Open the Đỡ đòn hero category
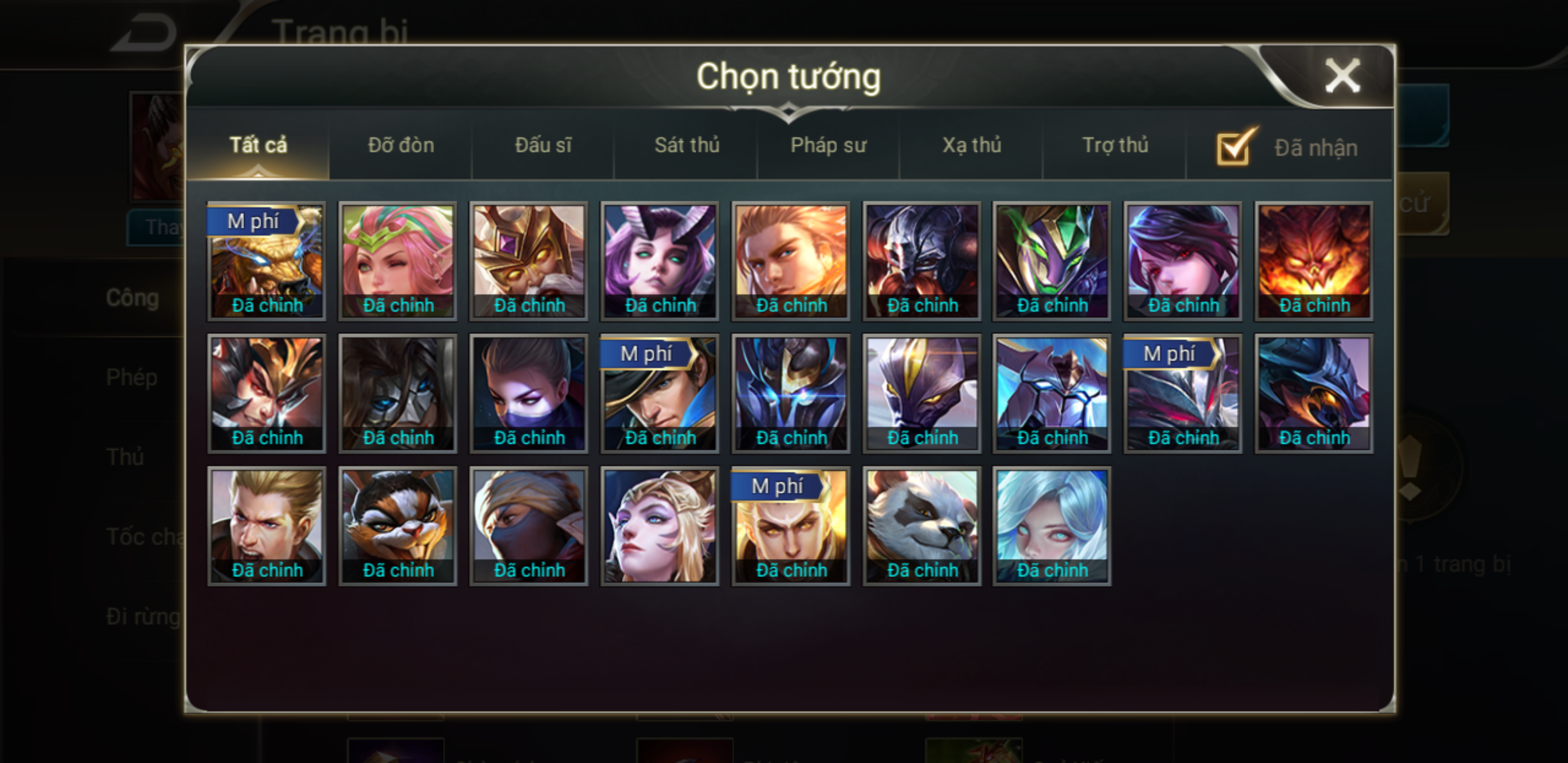Image resolution: width=1568 pixels, height=763 pixels. pyautogui.click(x=401, y=146)
